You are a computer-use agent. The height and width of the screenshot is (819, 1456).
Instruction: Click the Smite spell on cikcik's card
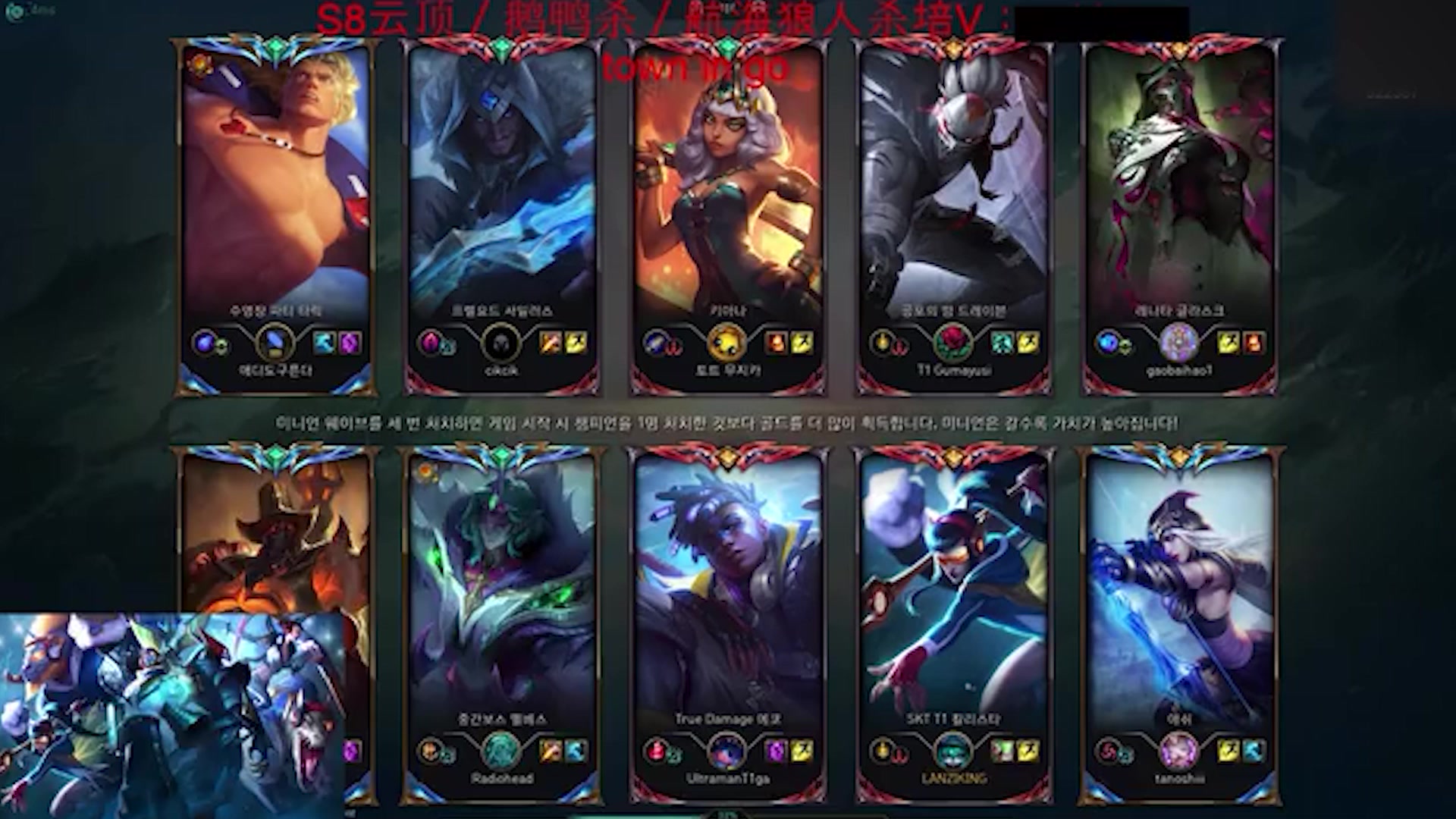click(551, 344)
